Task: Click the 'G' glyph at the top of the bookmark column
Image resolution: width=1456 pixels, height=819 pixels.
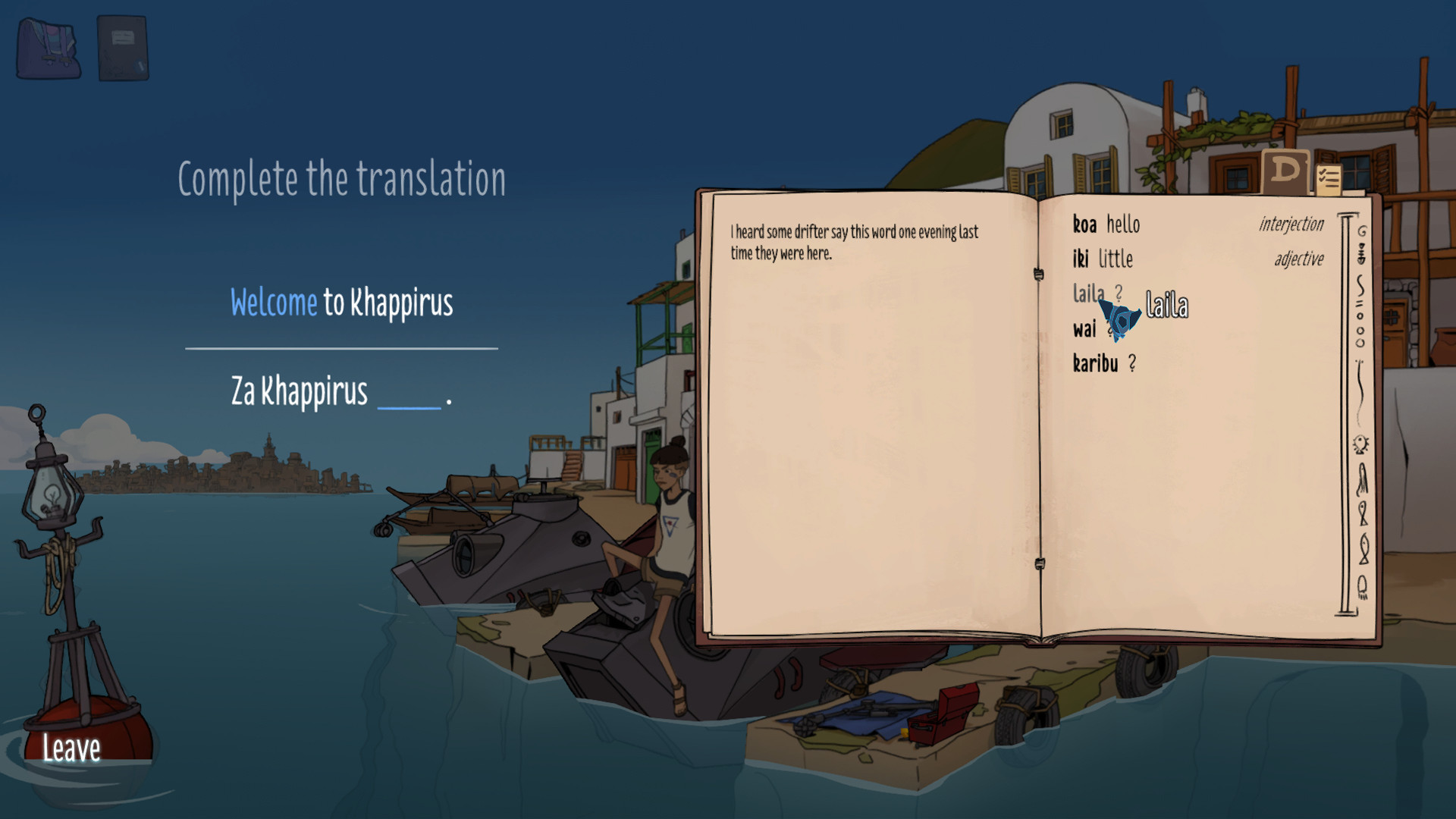Action: pos(1362,232)
